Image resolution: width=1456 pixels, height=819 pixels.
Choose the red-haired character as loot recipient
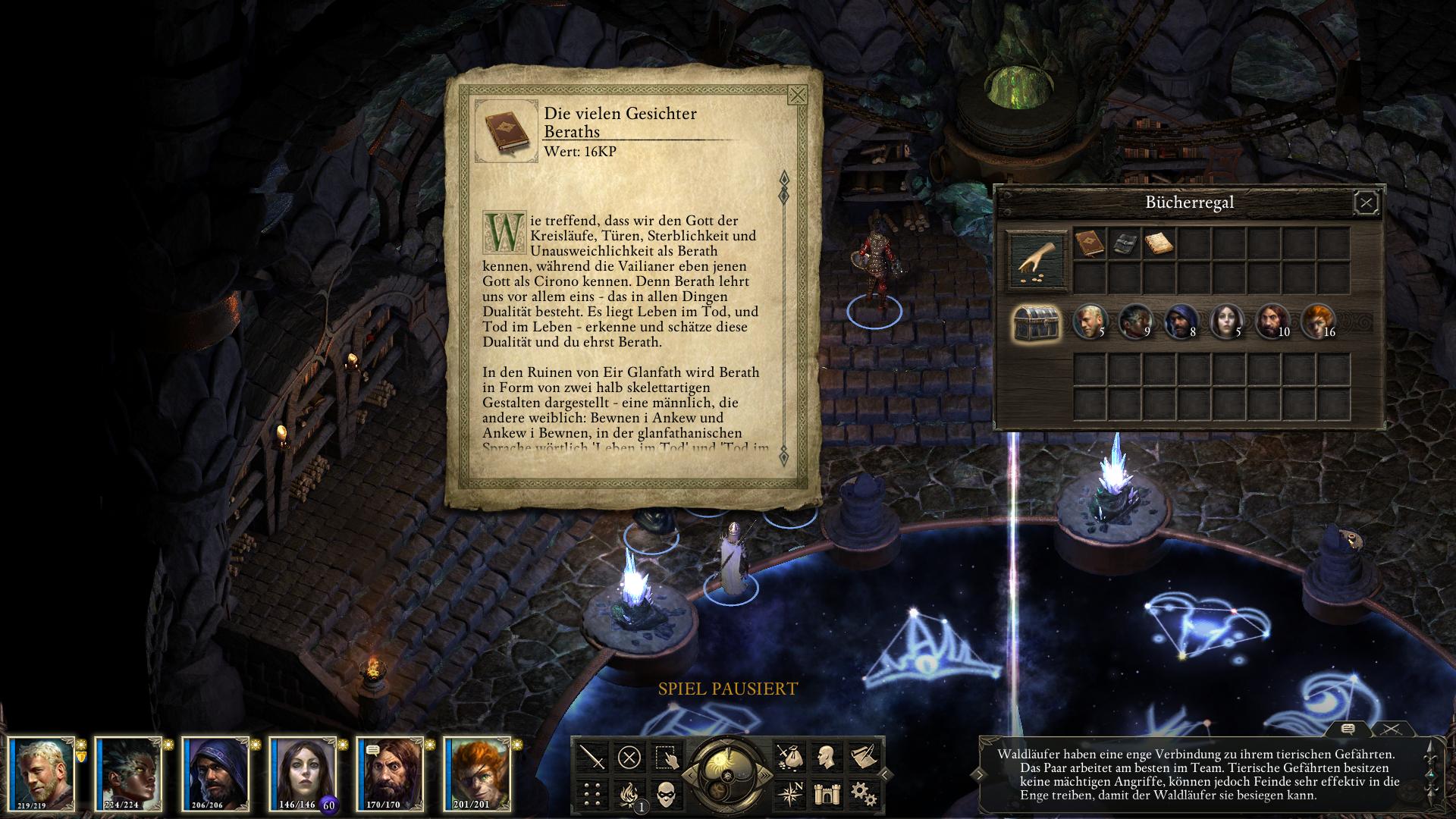click(1316, 322)
